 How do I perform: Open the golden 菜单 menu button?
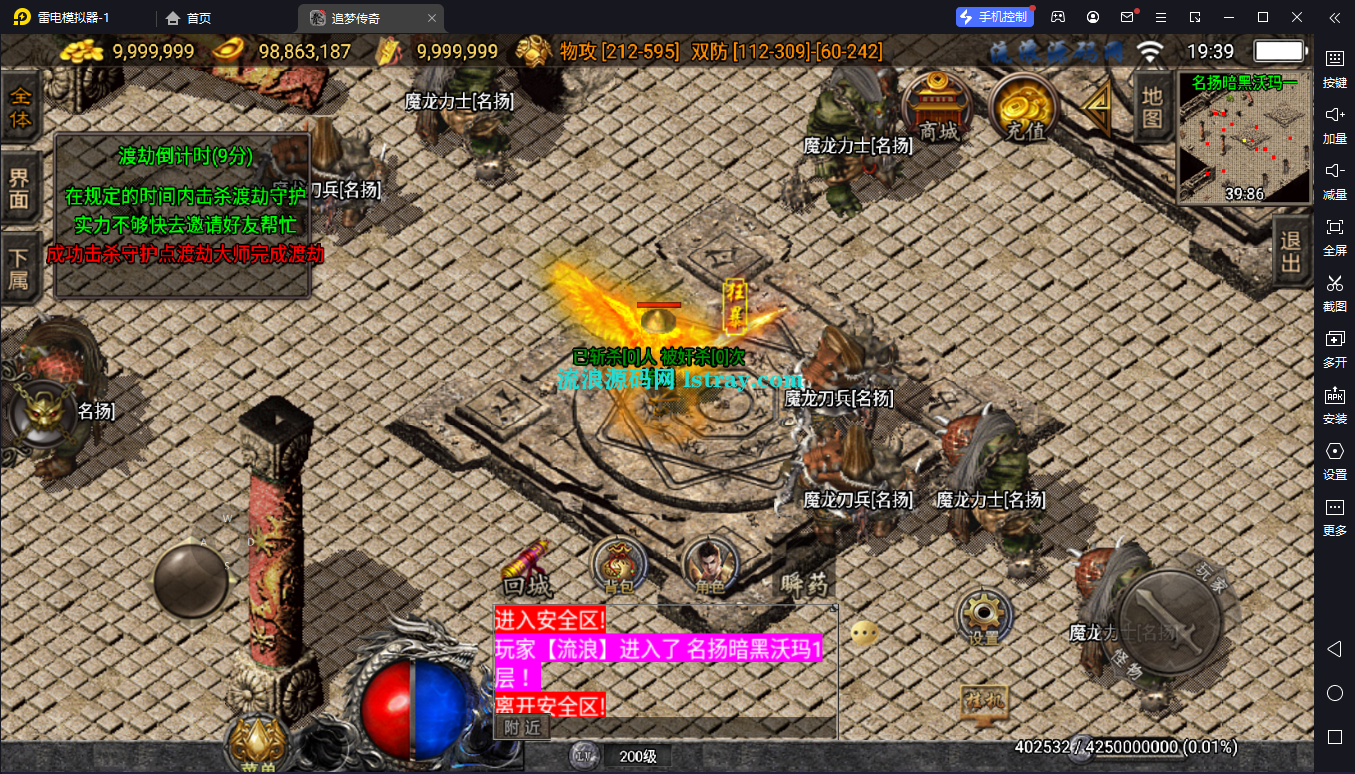(257, 742)
